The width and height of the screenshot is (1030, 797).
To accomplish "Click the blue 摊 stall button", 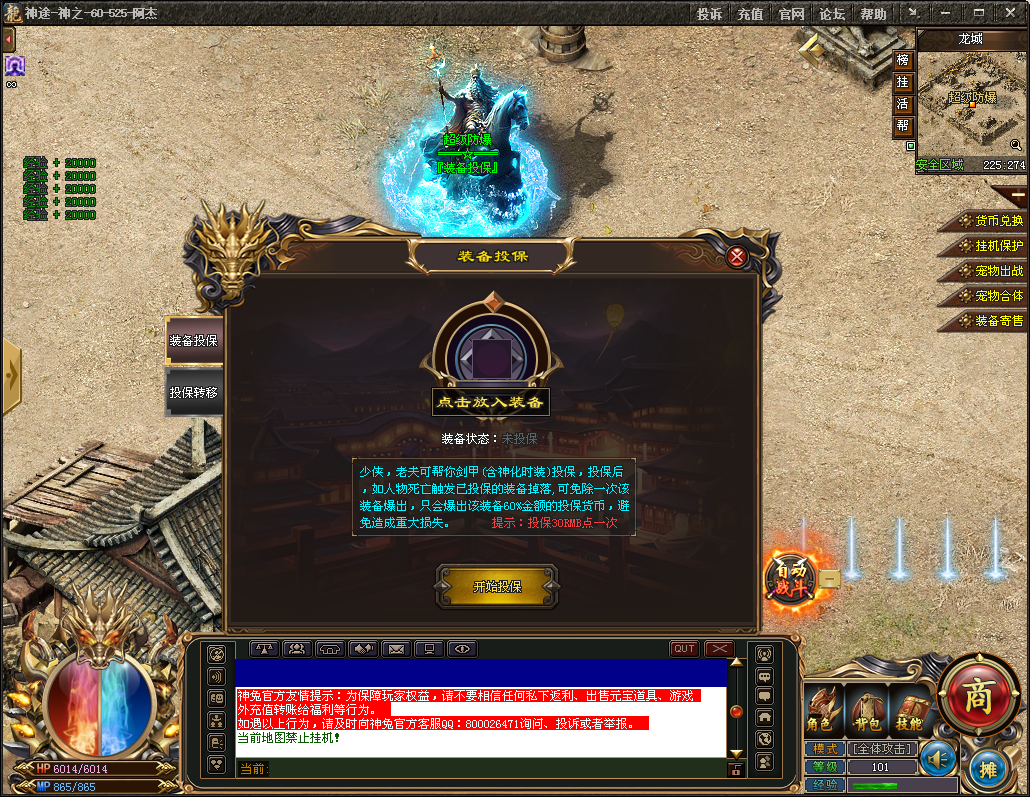I will point(988,770).
